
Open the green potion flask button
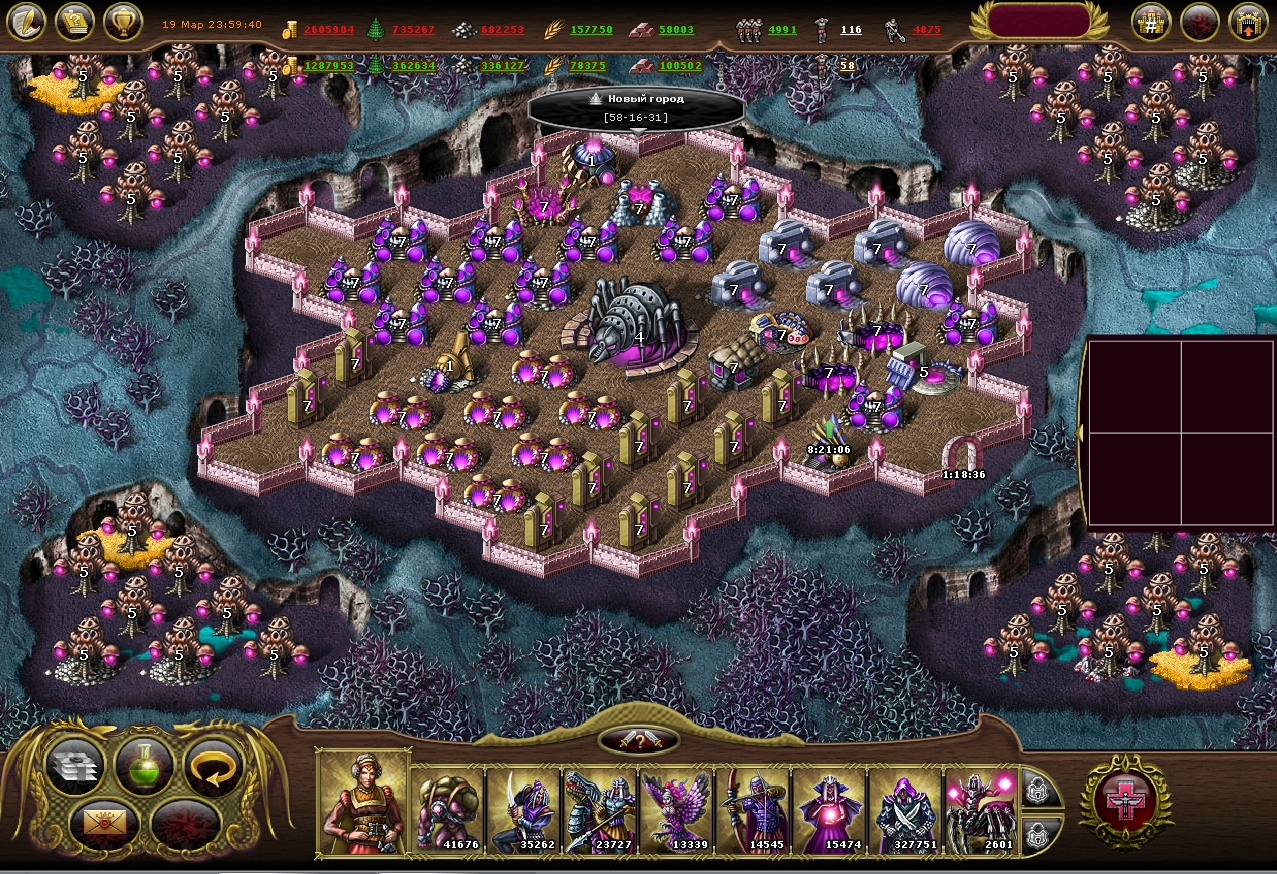coord(144,765)
